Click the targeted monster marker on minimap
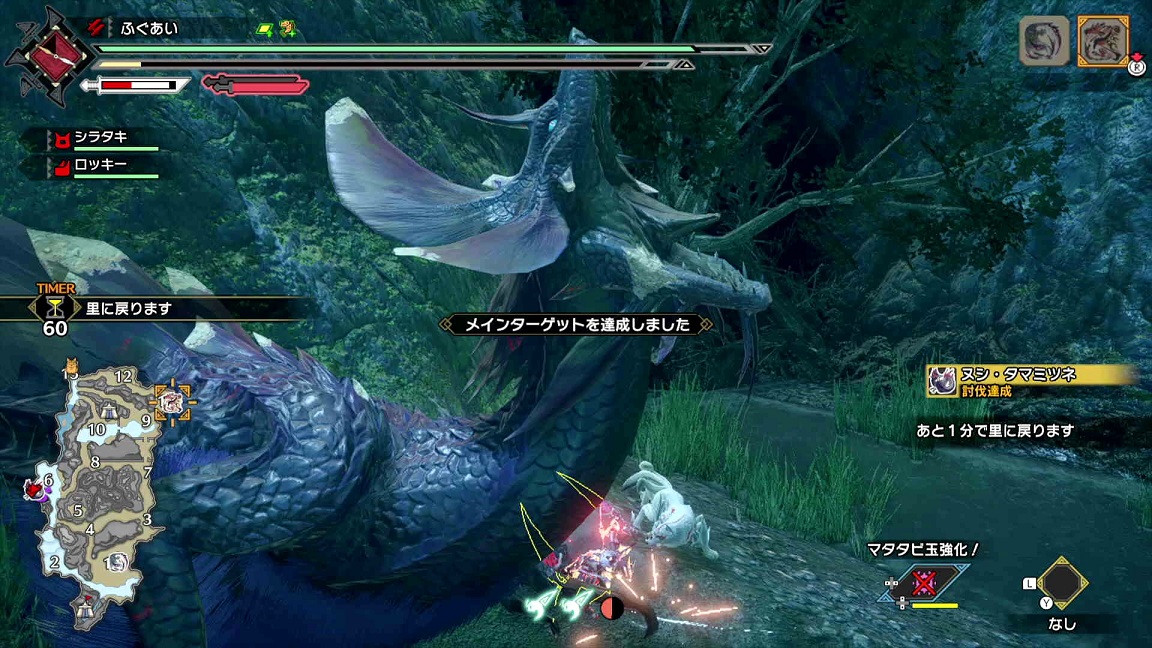This screenshot has height=648, width=1152. [171, 401]
